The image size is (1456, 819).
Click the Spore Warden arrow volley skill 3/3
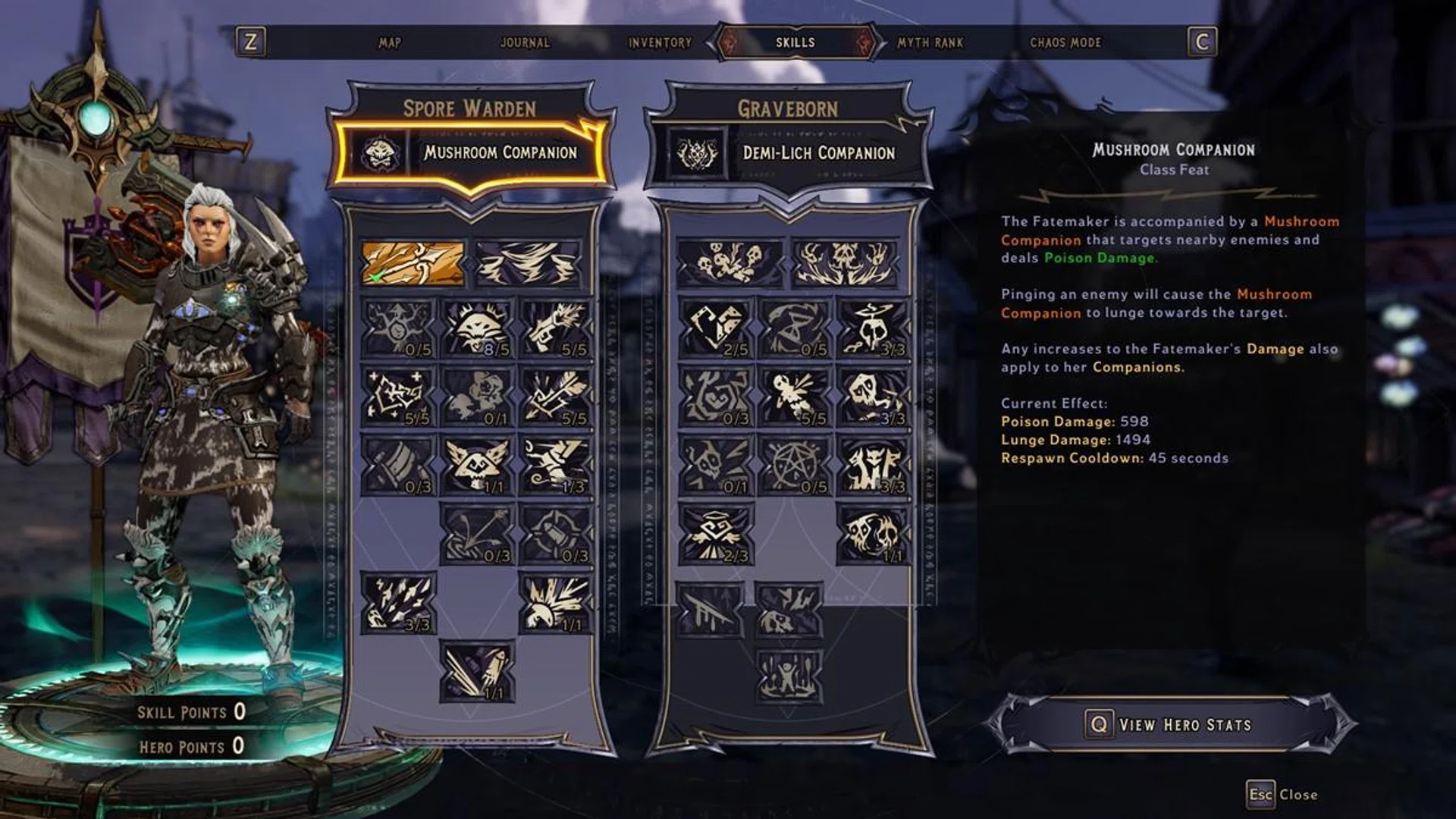coord(398,603)
